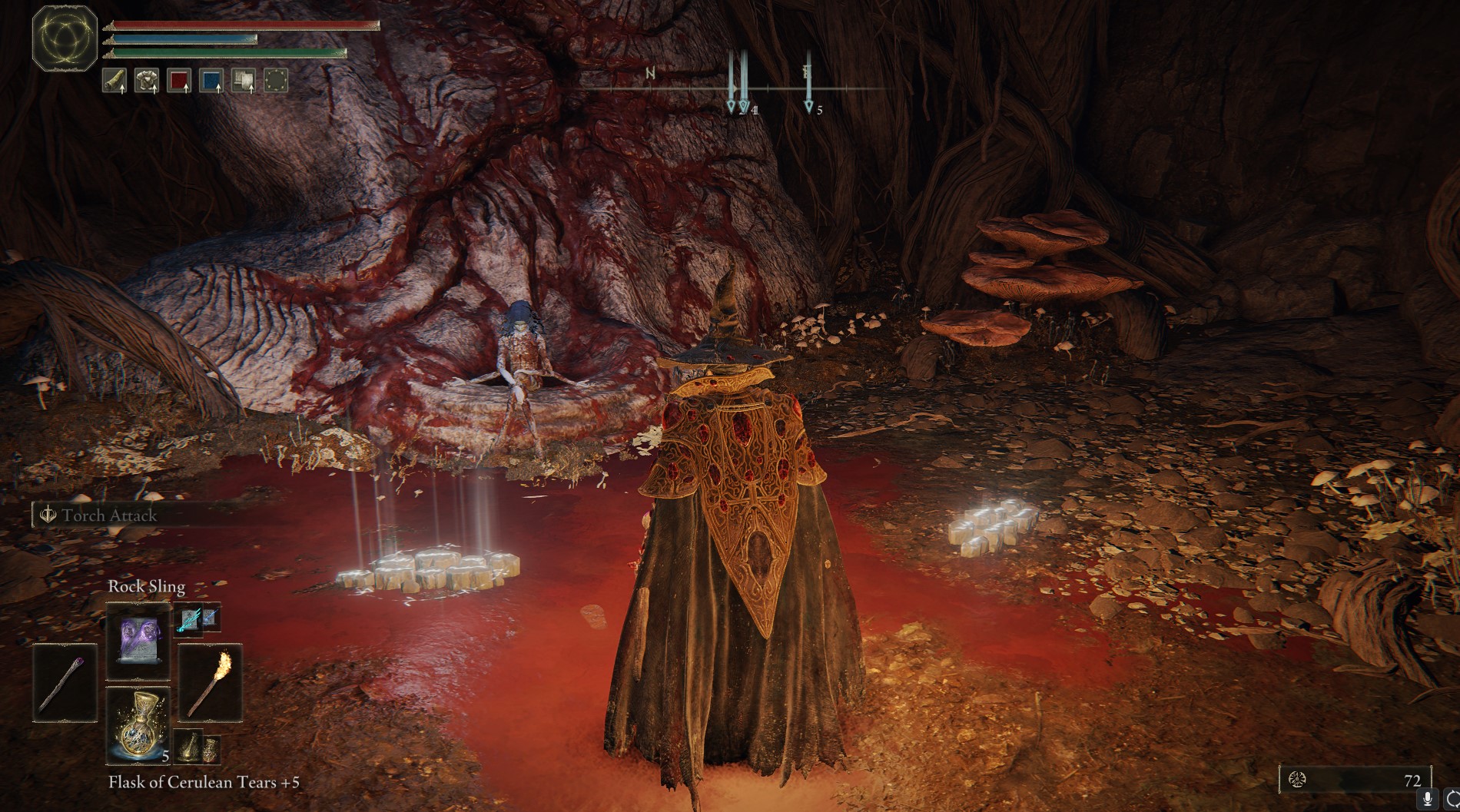The width and height of the screenshot is (1460, 812).
Task: Select the bone horn buff icon
Action: click(x=115, y=80)
